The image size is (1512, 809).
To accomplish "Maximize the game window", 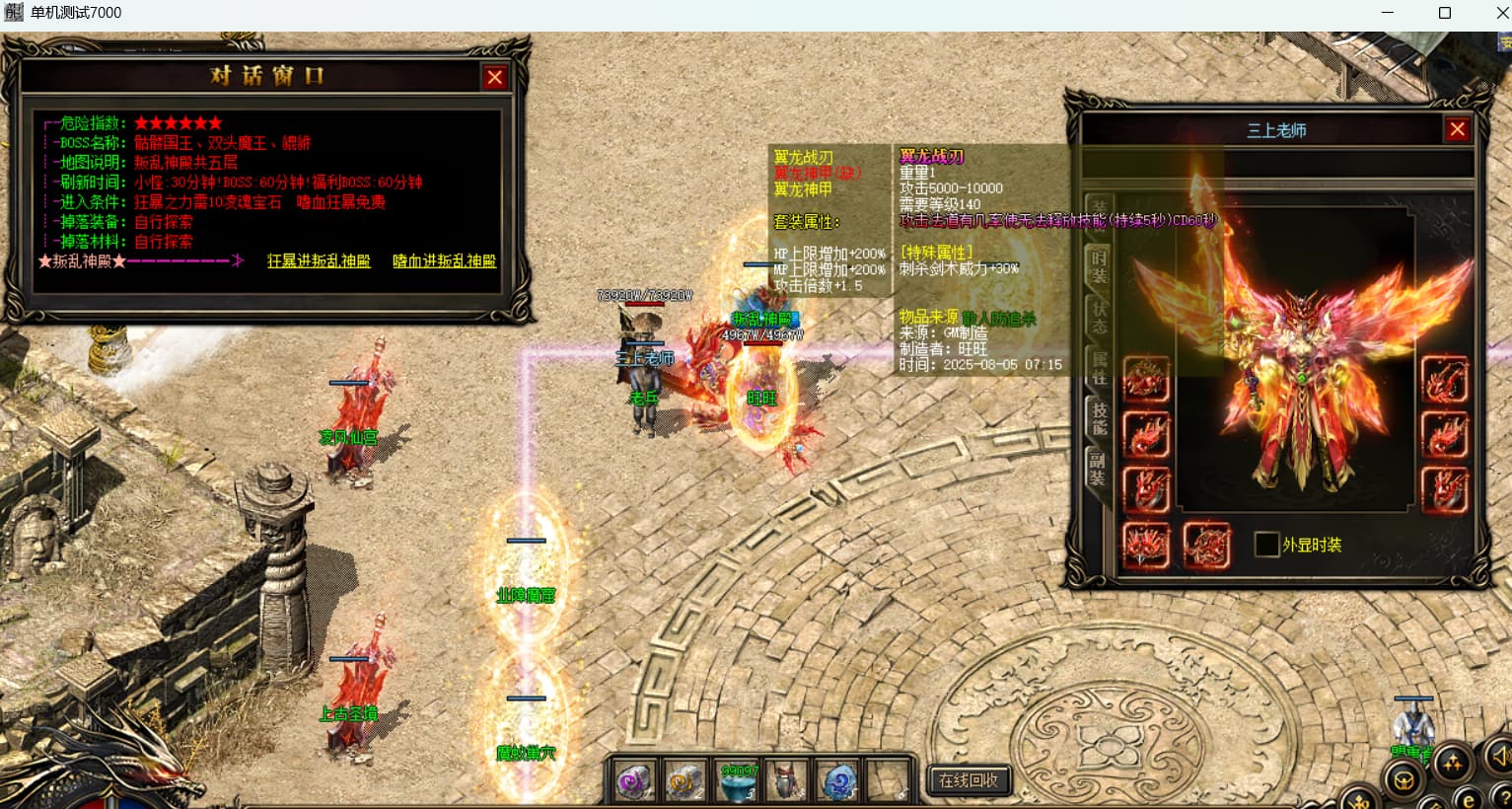I will click(1445, 13).
